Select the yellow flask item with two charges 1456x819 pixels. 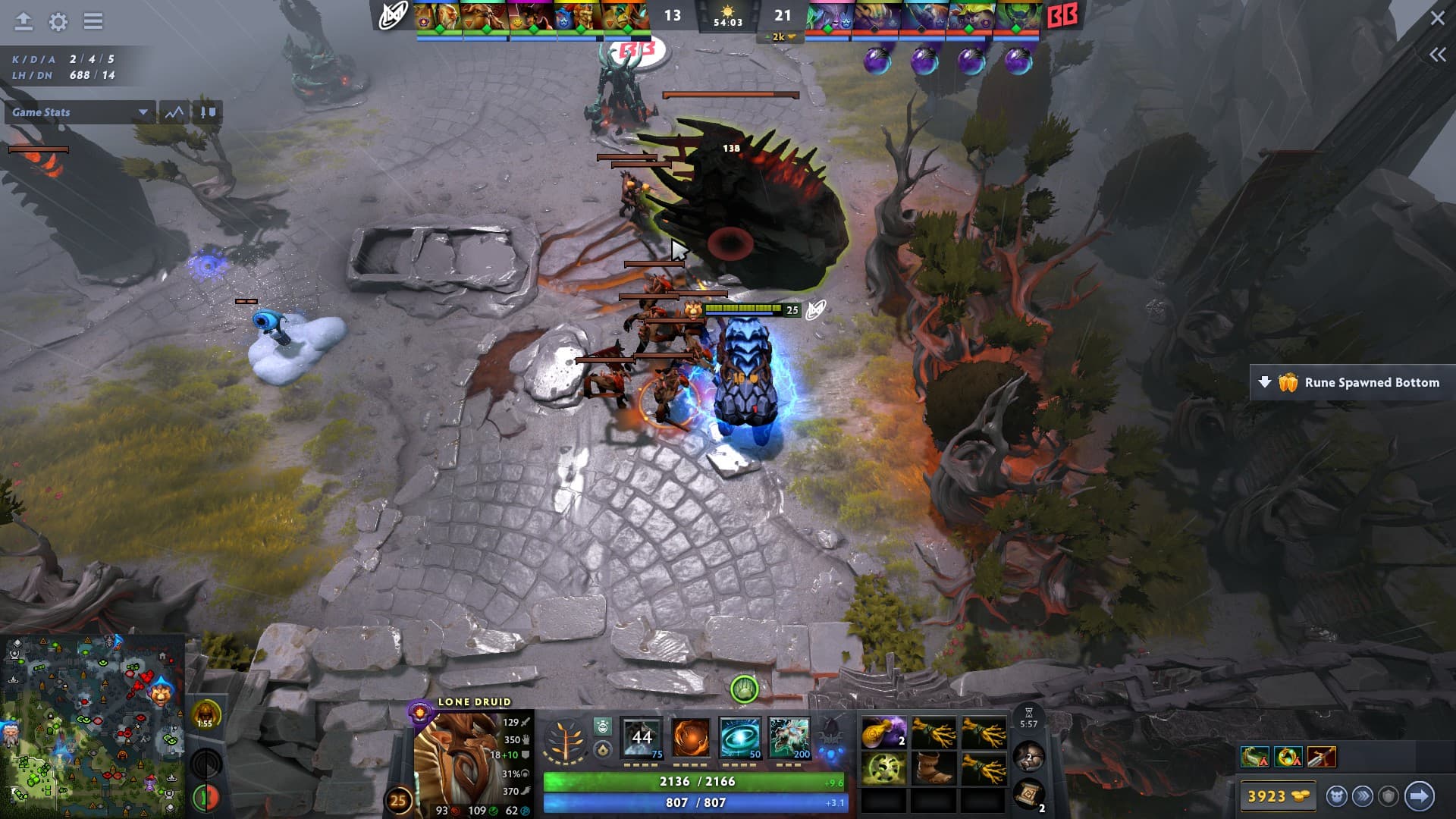(883, 733)
